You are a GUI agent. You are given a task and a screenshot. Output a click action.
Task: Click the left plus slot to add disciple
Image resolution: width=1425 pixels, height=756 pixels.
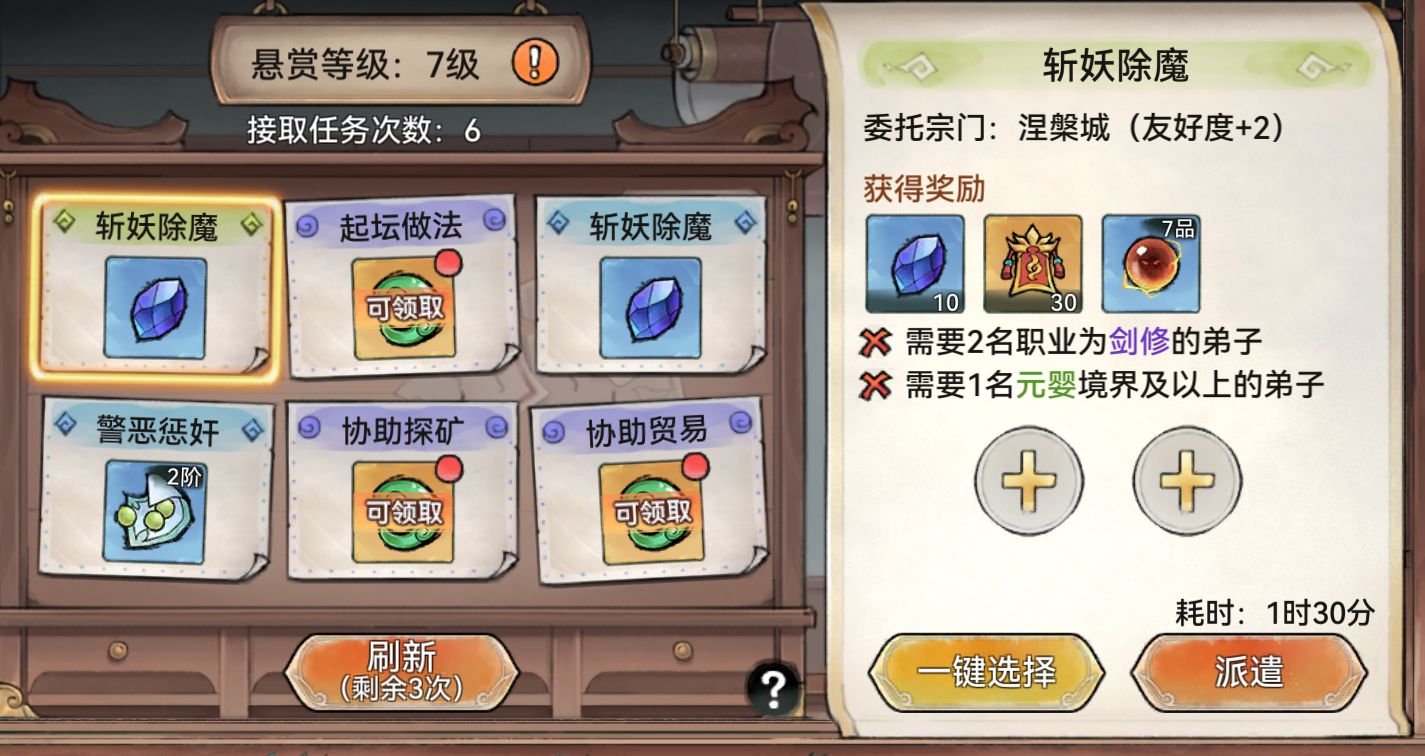coord(1029,480)
